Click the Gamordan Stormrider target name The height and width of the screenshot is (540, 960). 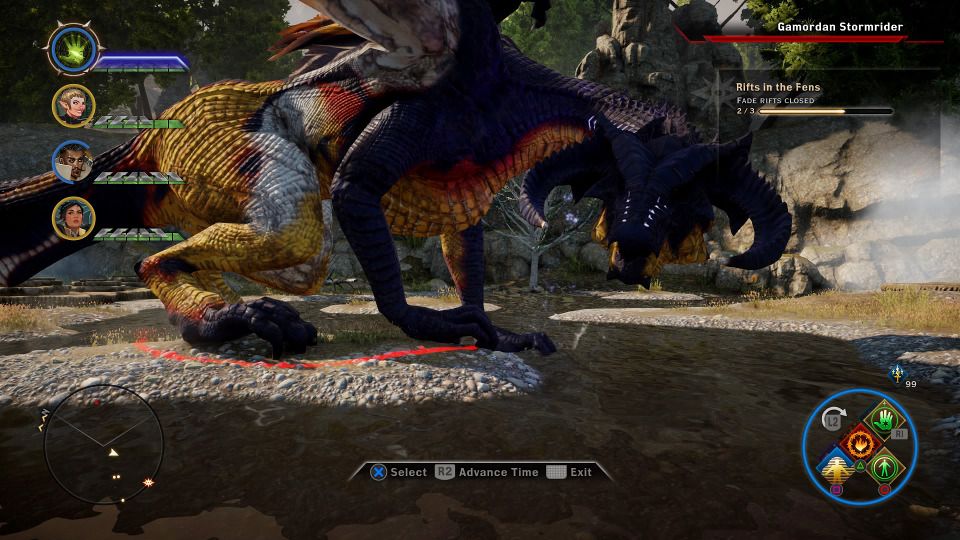point(839,27)
